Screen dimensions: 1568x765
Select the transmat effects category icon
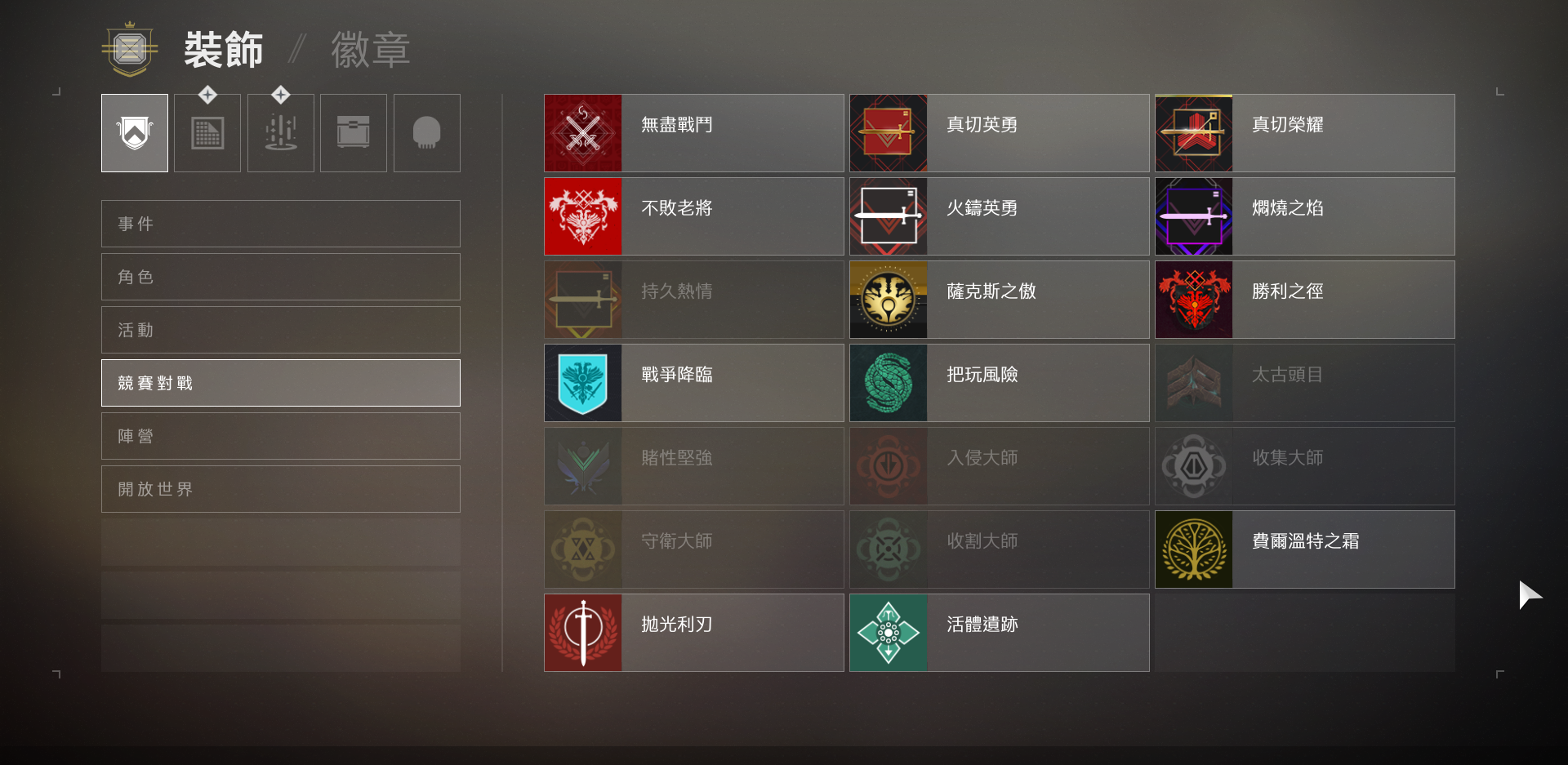point(280,132)
